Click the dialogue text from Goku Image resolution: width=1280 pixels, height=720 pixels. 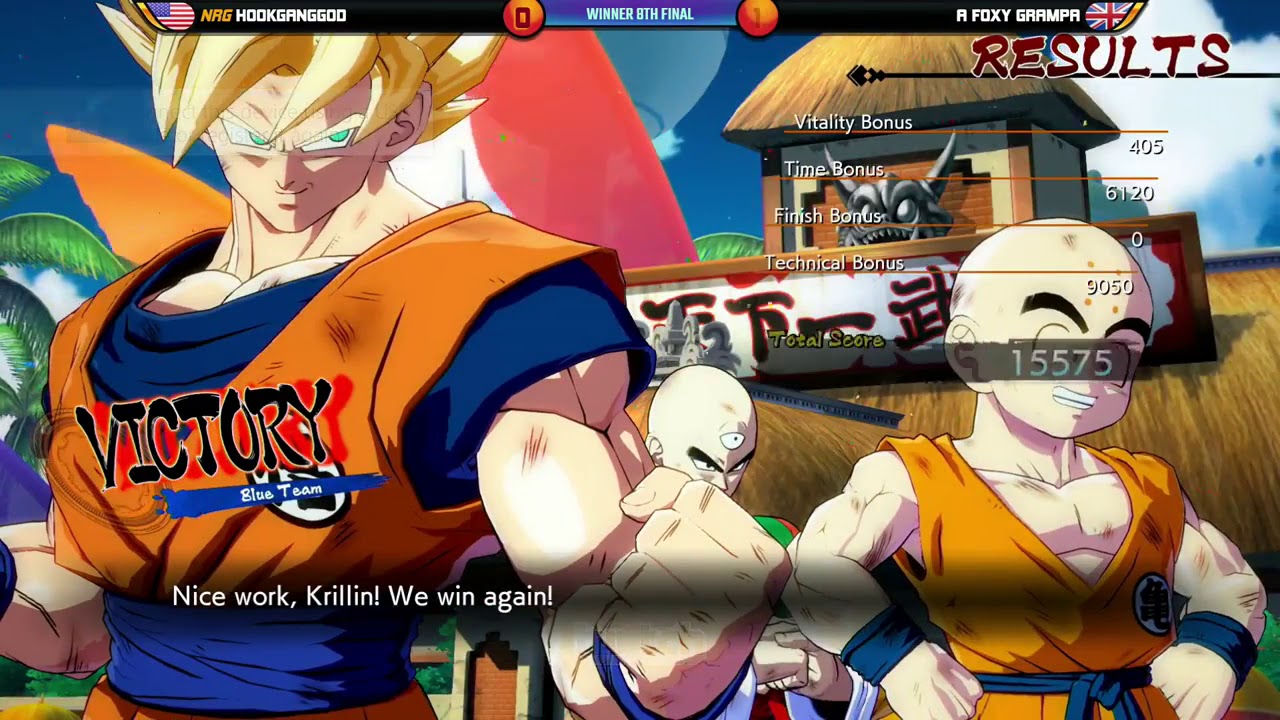click(360, 596)
